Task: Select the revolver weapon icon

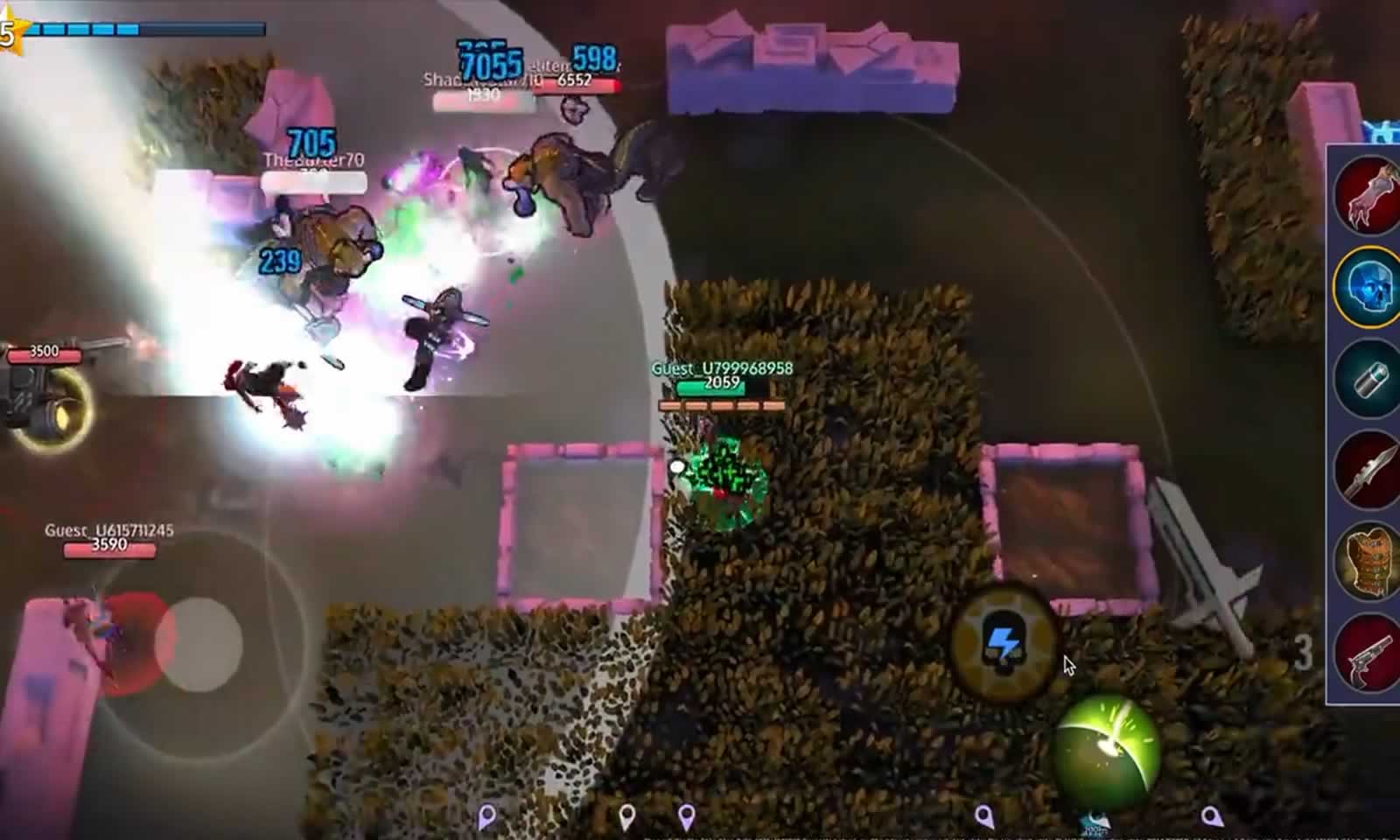Action: click(1368, 654)
